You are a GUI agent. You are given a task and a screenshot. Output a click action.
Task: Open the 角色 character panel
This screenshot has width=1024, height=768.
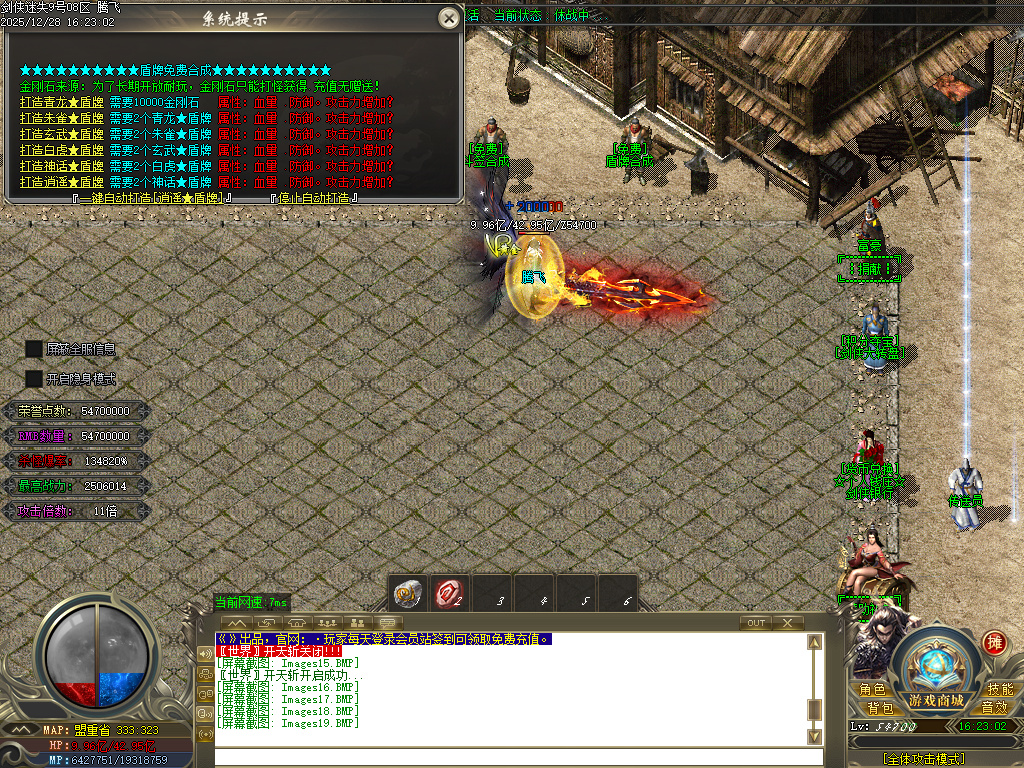click(x=872, y=690)
